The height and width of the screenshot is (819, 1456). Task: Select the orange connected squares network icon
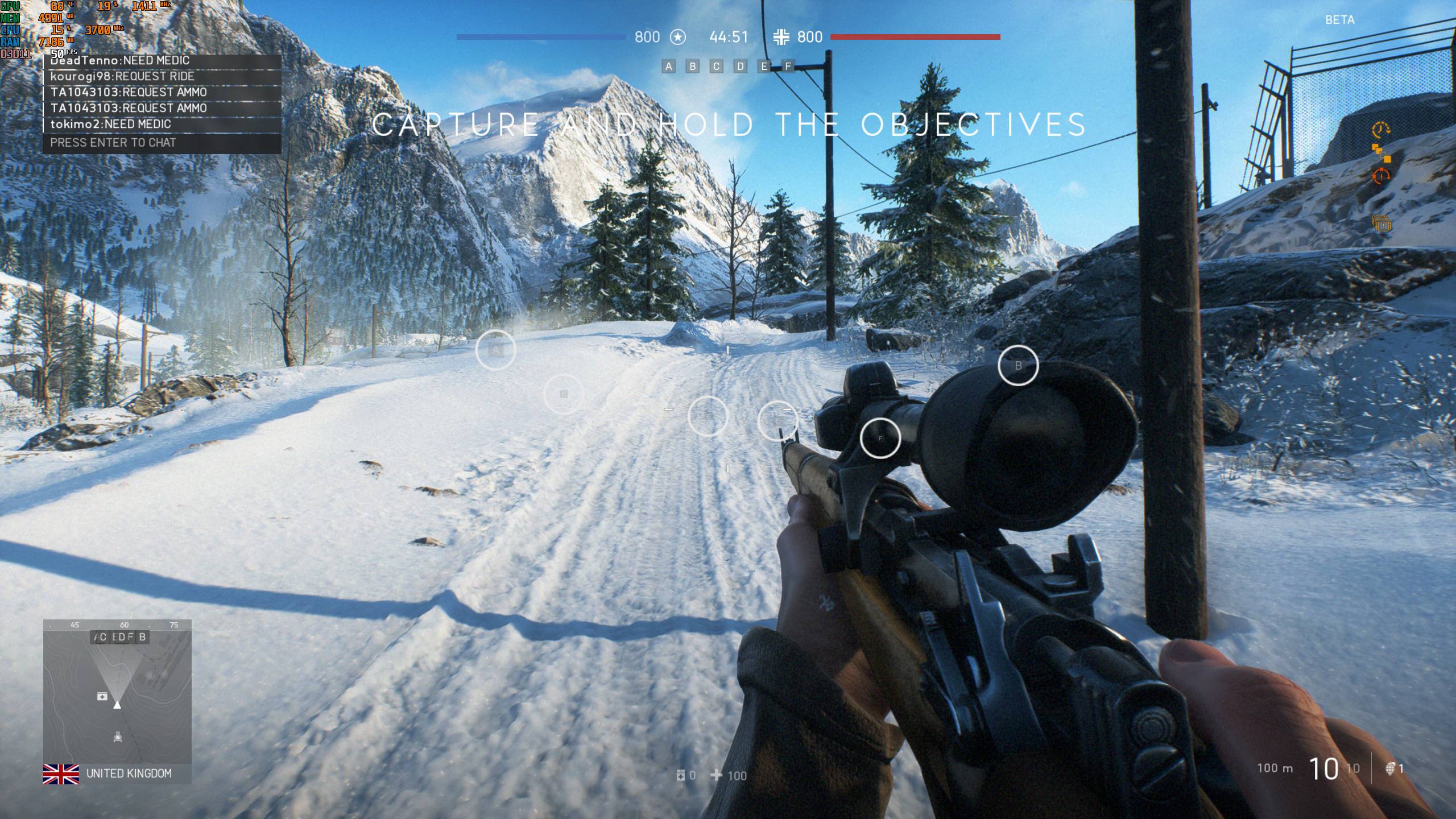click(1380, 152)
